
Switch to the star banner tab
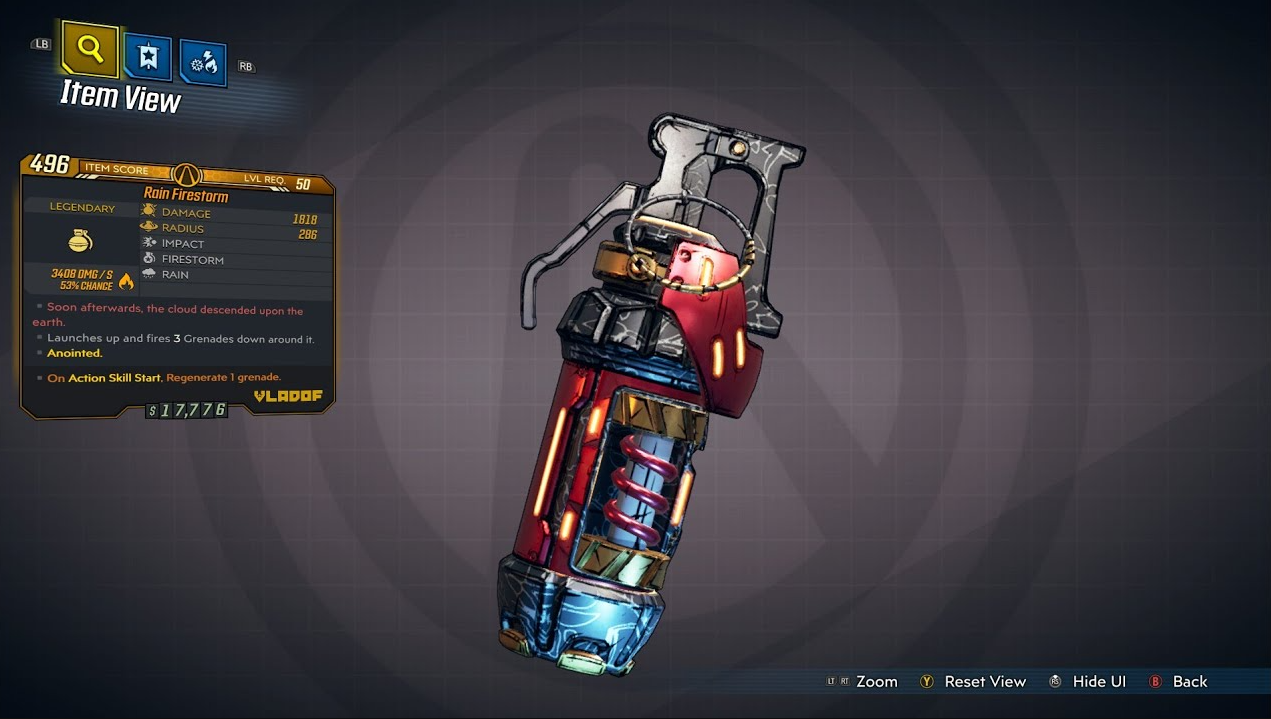147,57
